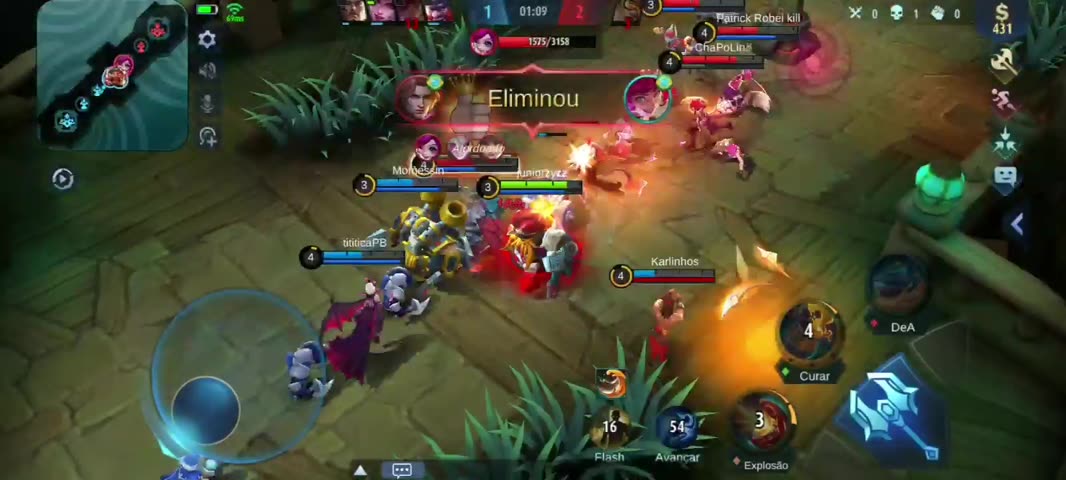This screenshot has width=1066, height=480.
Task: Toggle the microphone voice chat icon
Action: tap(208, 104)
